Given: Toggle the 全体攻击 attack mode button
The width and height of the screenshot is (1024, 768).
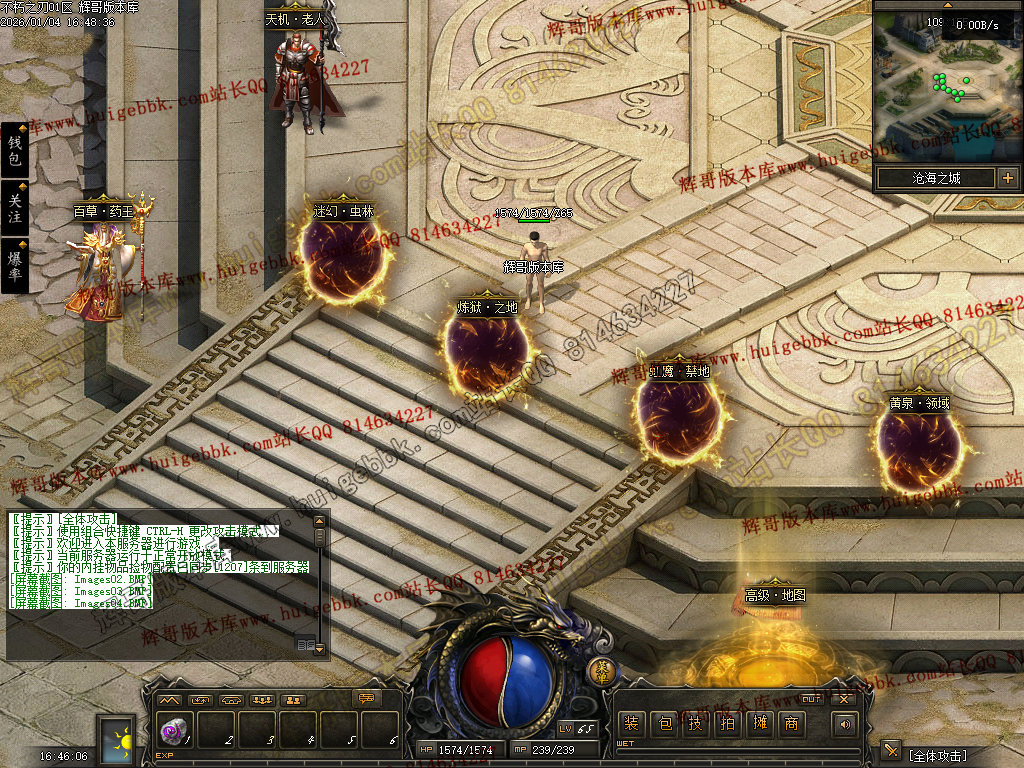Looking at the screenshot, I should (891, 752).
